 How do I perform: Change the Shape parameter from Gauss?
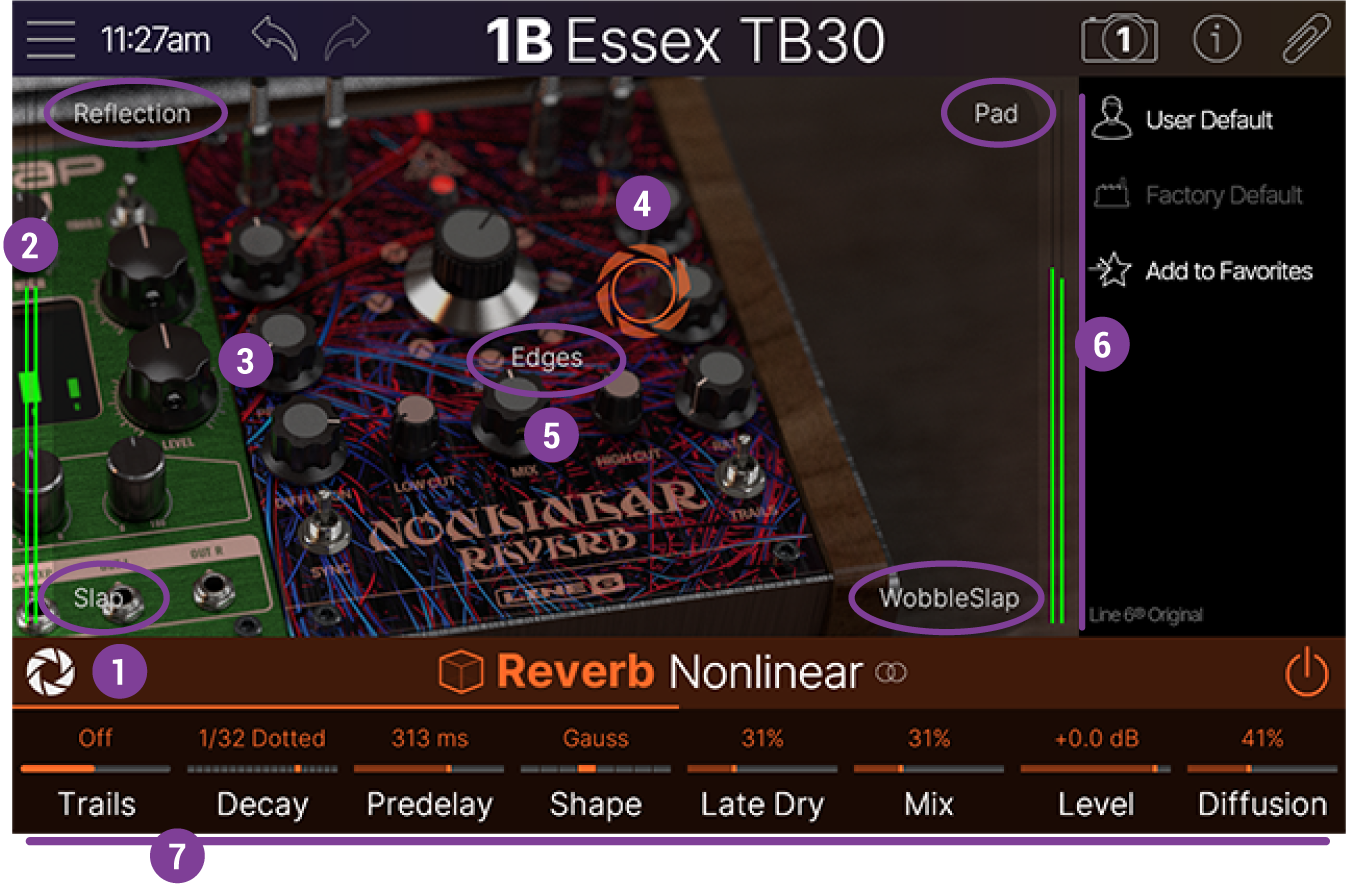click(x=595, y=770)
